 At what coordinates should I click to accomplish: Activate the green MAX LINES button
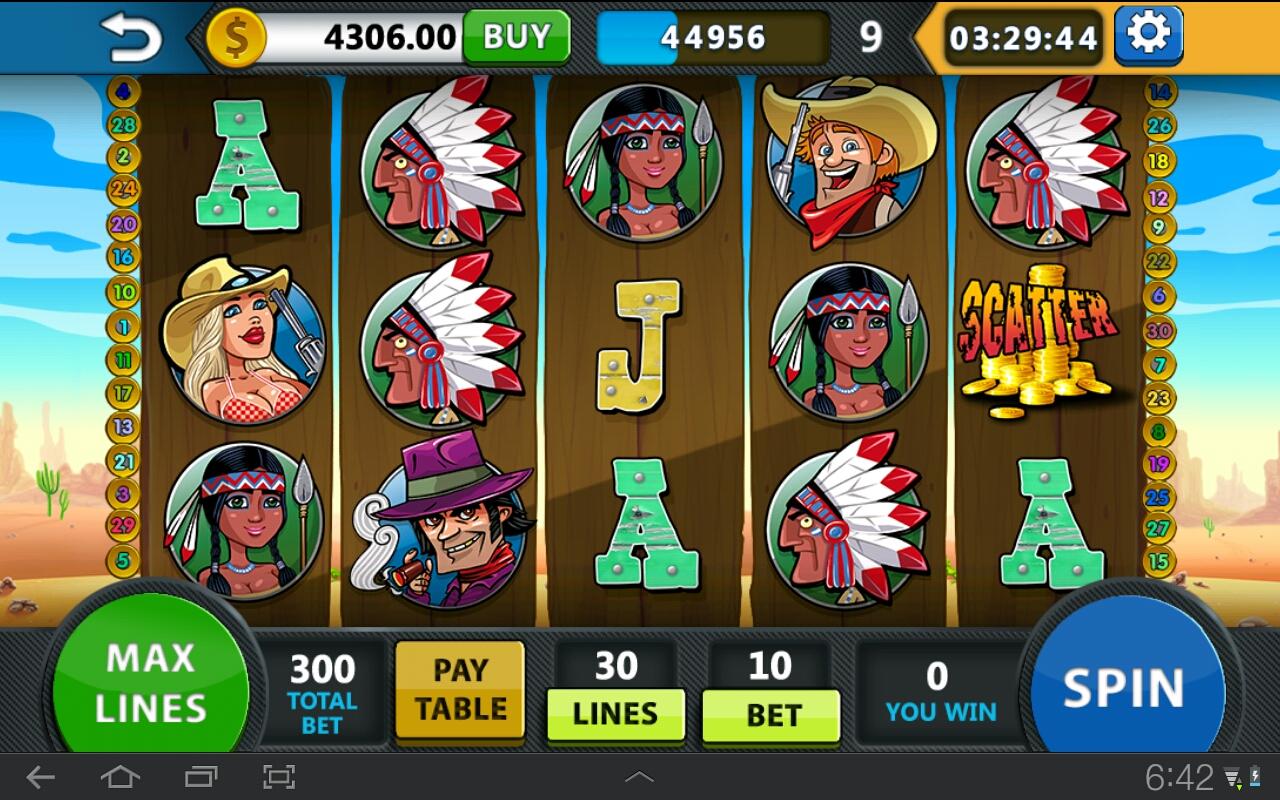click(x=150, y=683)
